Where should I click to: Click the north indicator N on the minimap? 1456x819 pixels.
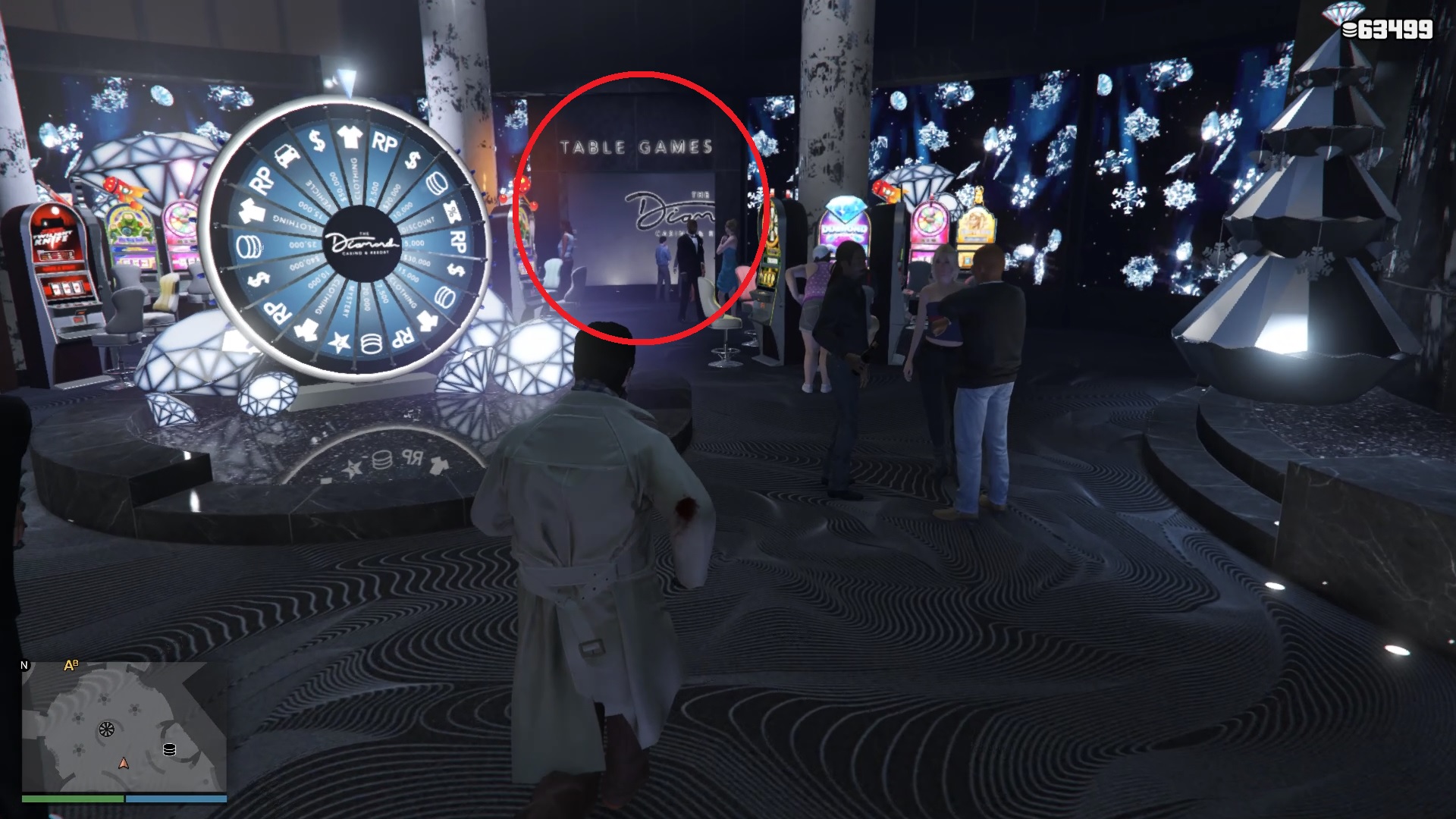tap(24, 665)
